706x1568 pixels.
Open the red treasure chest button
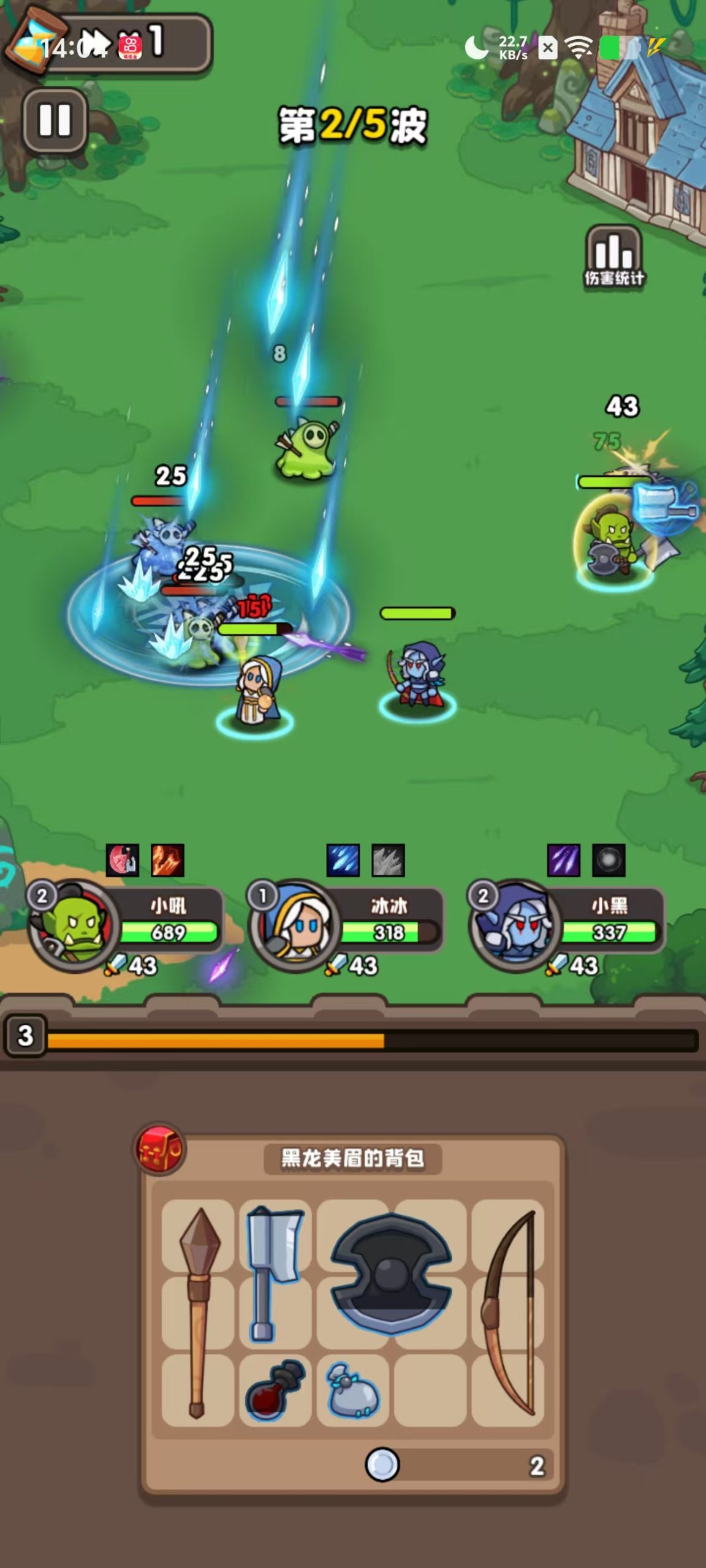point(159,1150)
